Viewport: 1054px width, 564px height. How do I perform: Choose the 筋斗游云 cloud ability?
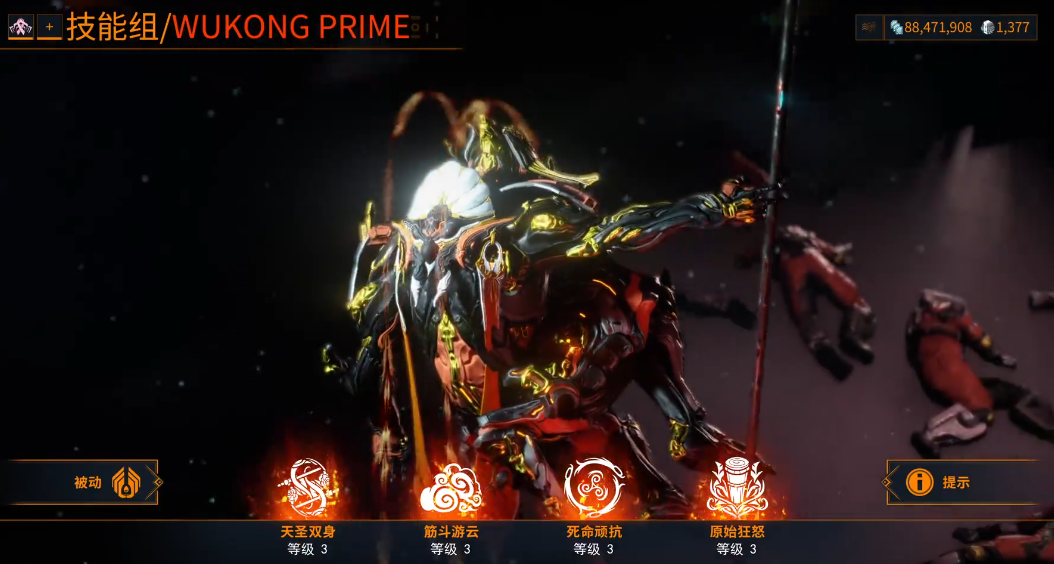450,488
